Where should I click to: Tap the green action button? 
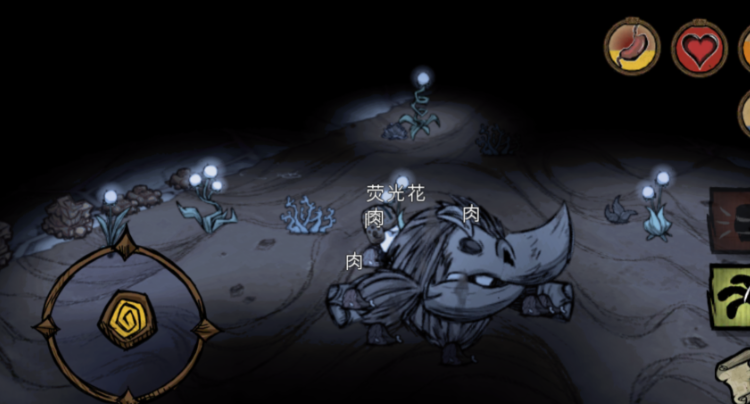click(733, 296)
